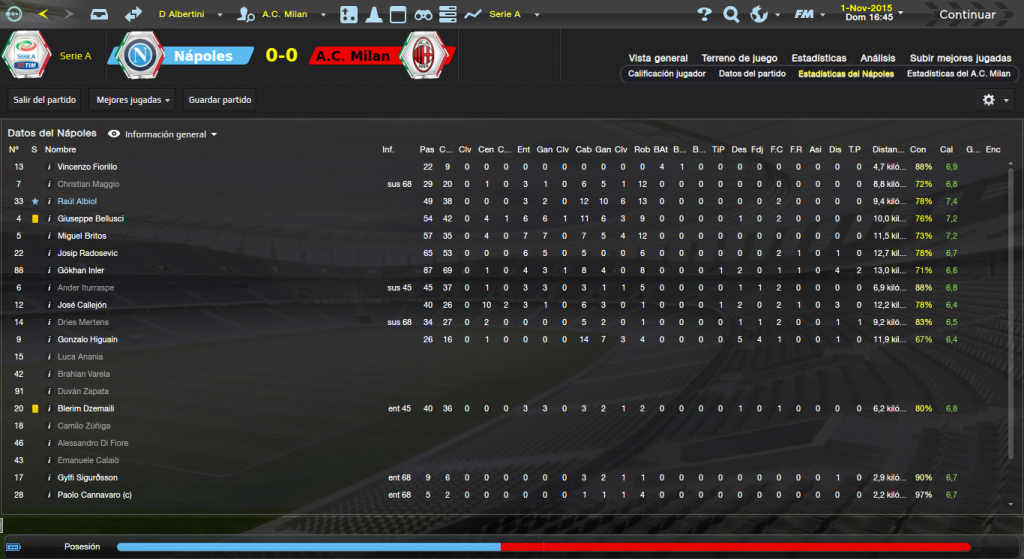Image resolution: width=1024 pixels, height=559 pixels.
Task: Continue the game with Continuar button
Action: (x=967, y=15)
